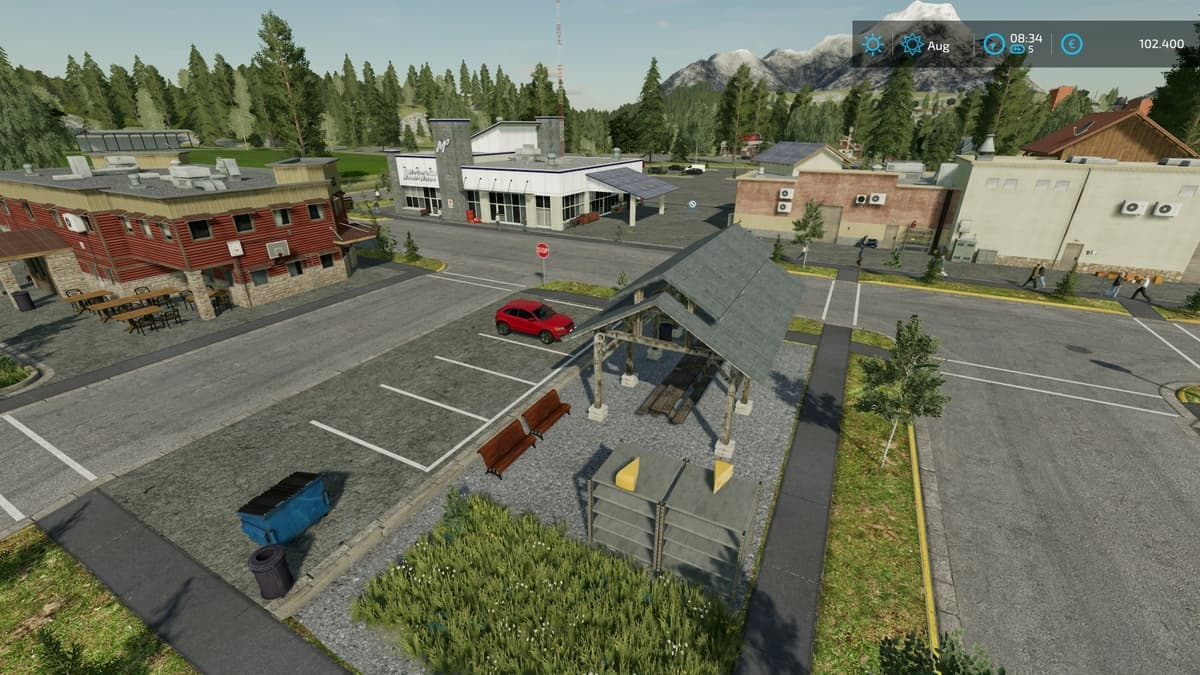Select the August season sun icon
This screenshot has height=675, width=1200.
coord(912,44)
